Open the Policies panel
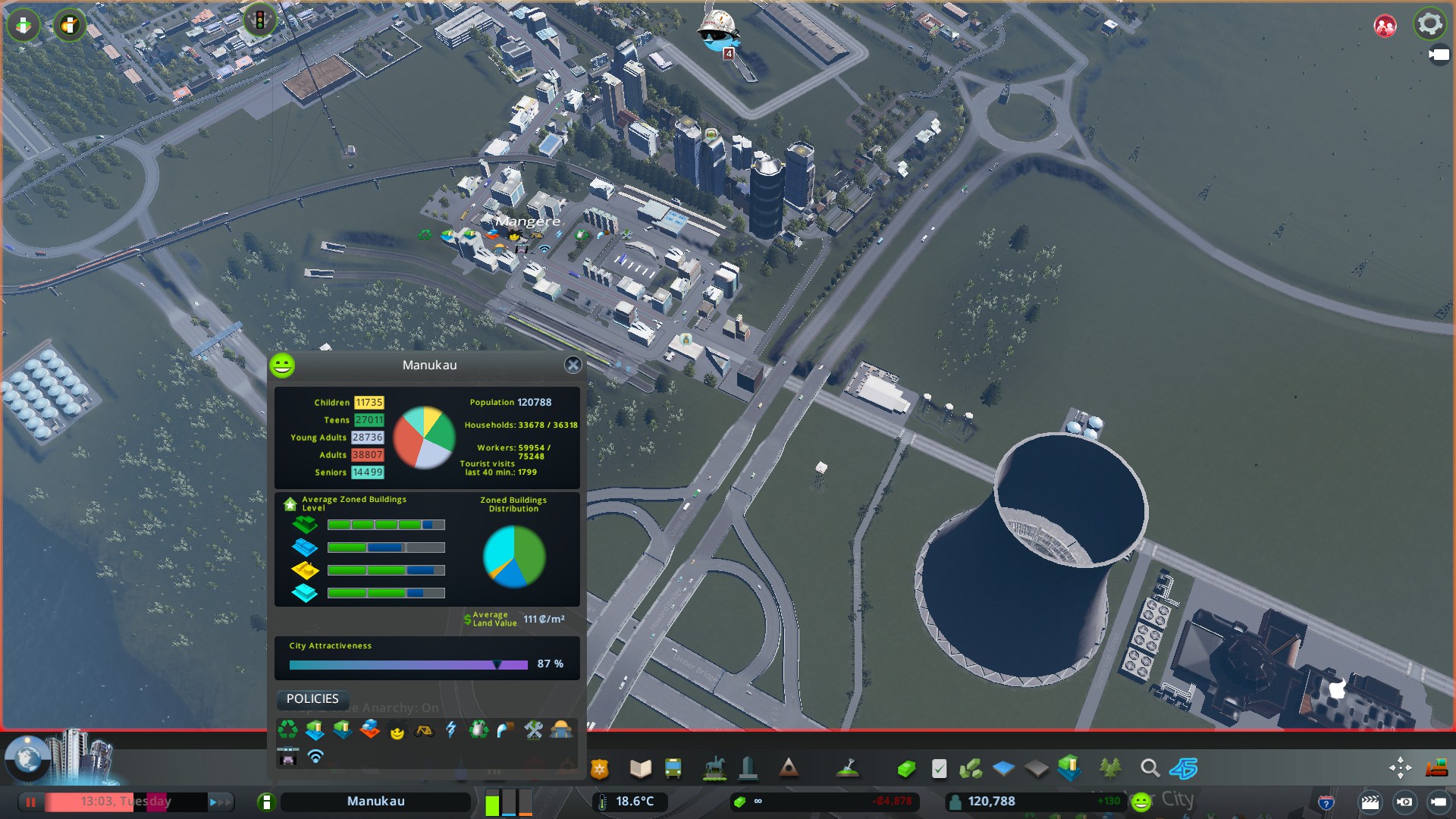 pyautogui.click(x=312, y=698)
